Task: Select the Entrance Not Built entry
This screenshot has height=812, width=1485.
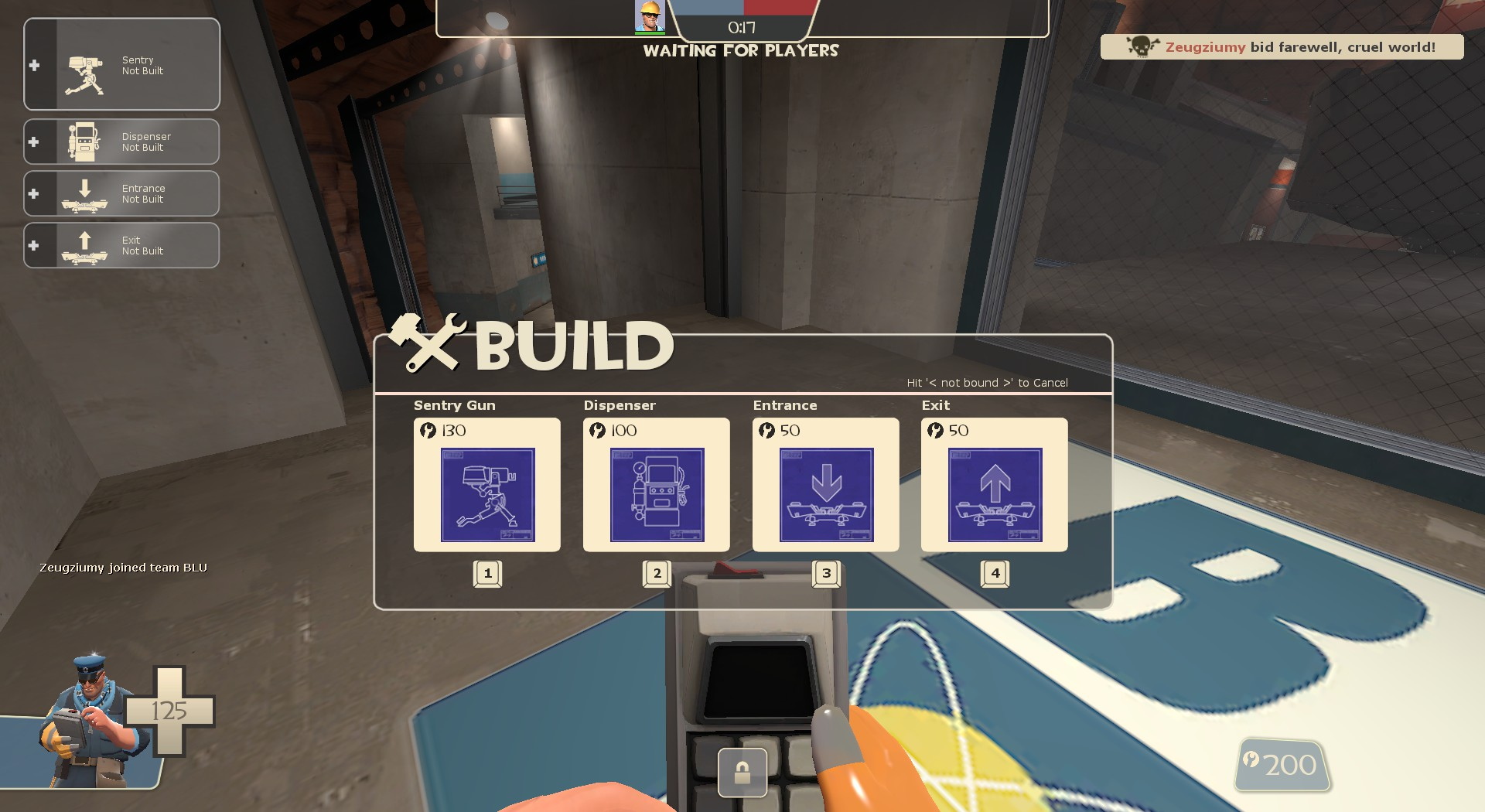Action: tap(121, 193)
